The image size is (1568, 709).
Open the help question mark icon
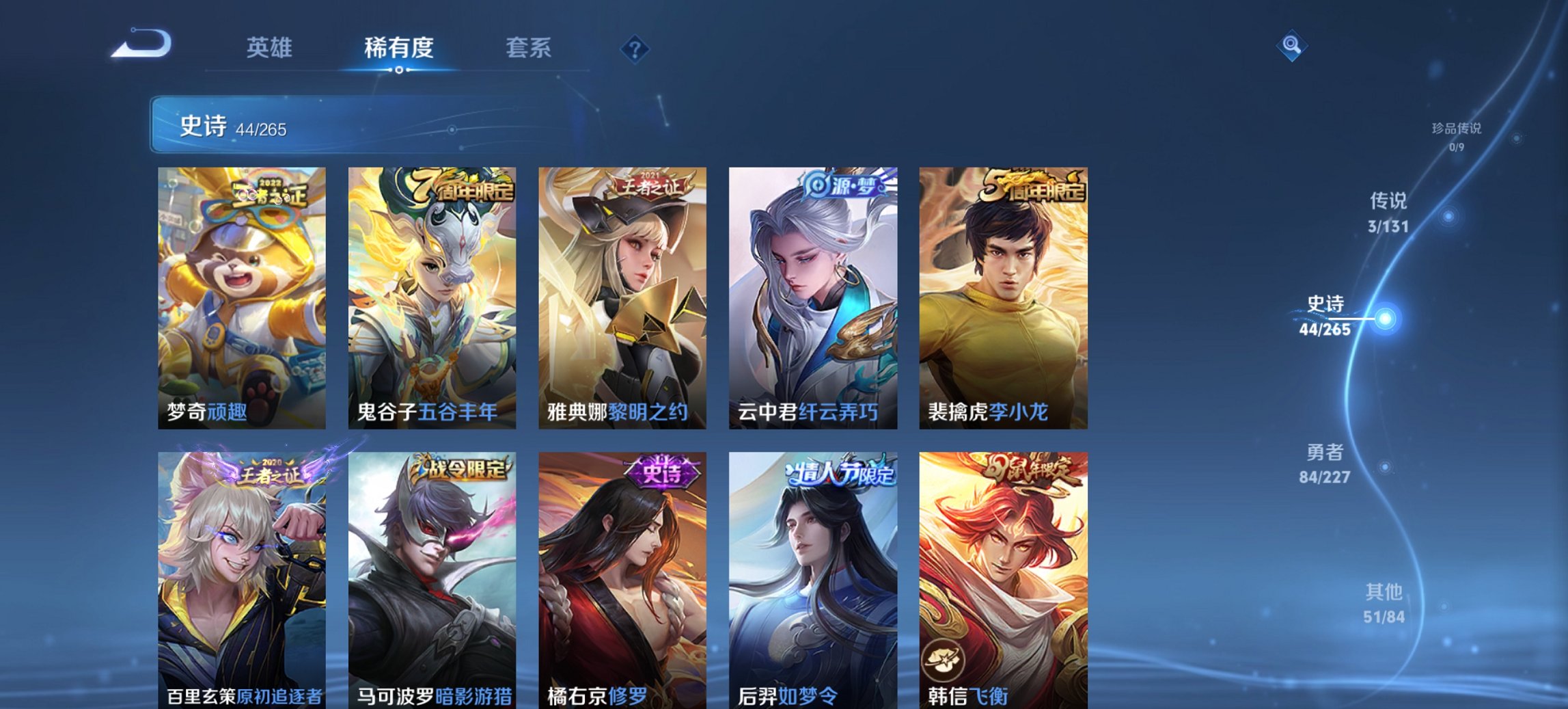(635, 48)
